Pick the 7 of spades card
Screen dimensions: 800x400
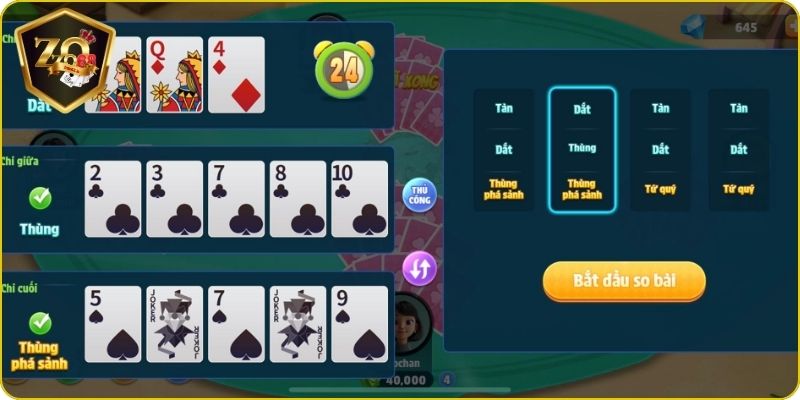click(236, 323)
